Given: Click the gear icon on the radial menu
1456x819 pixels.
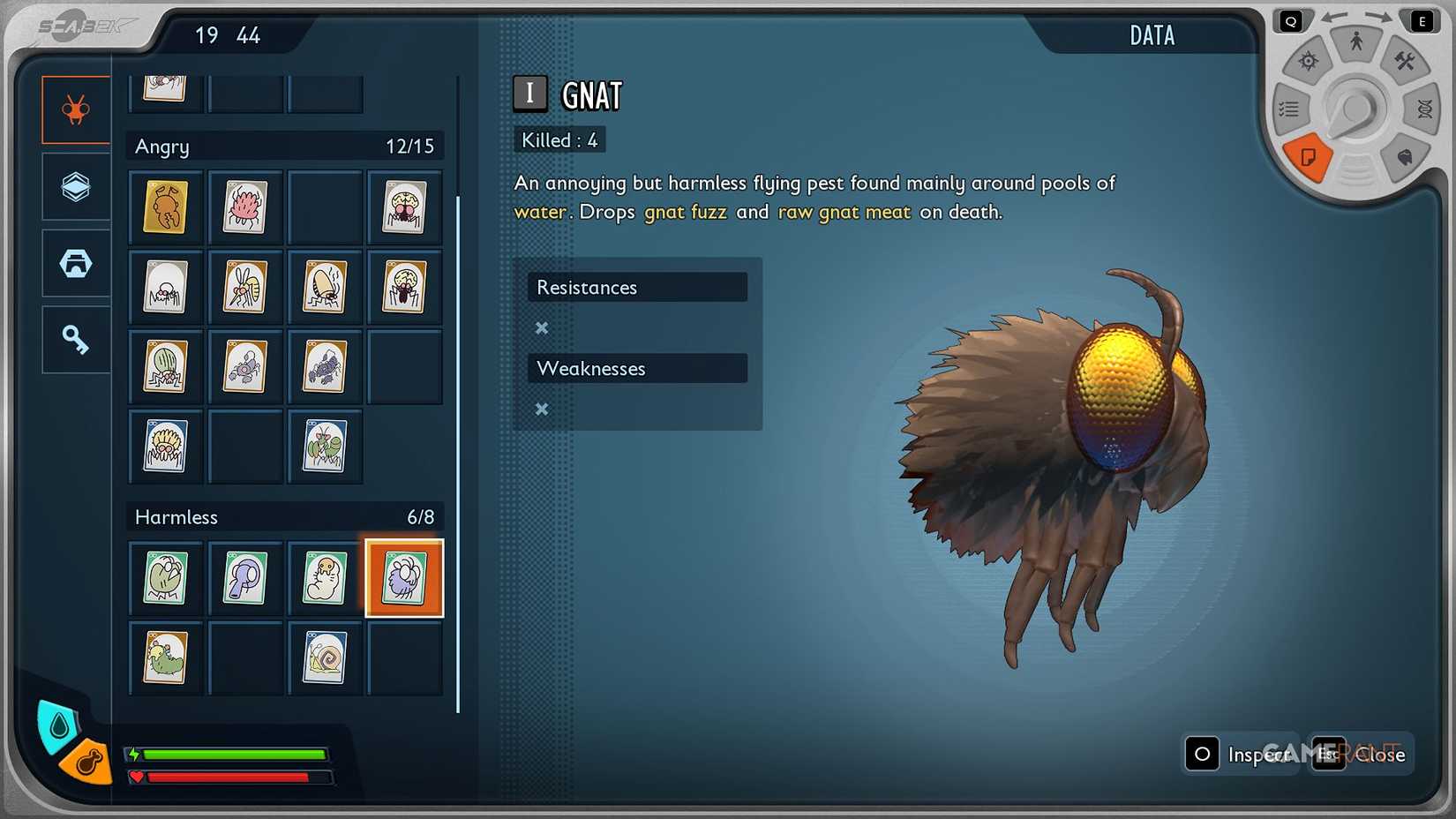Looking at the screenshot, I should [x=1309, y=61].
